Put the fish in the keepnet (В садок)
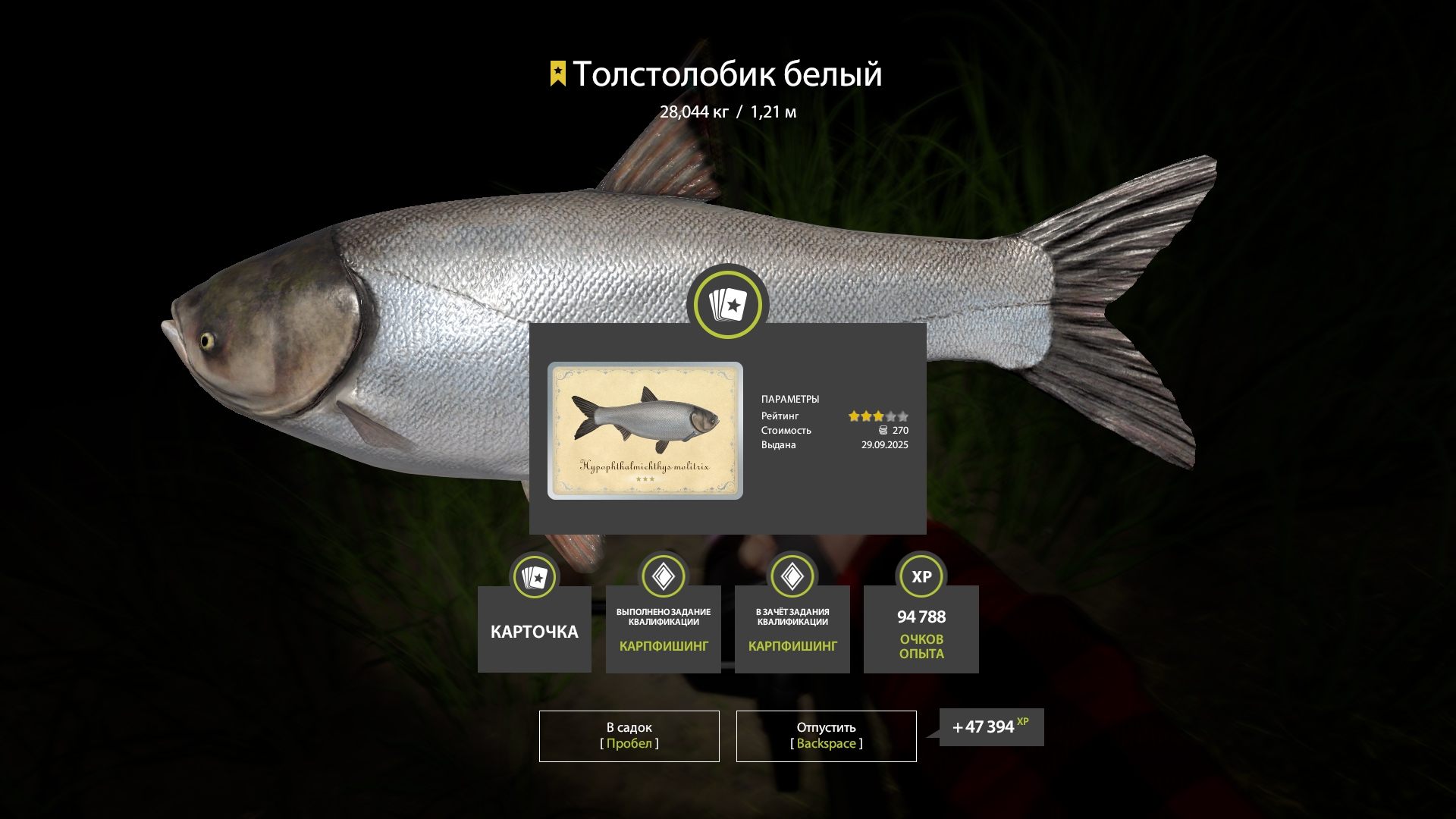Screen dimensions: 1456x819 [x=629, y=736]
